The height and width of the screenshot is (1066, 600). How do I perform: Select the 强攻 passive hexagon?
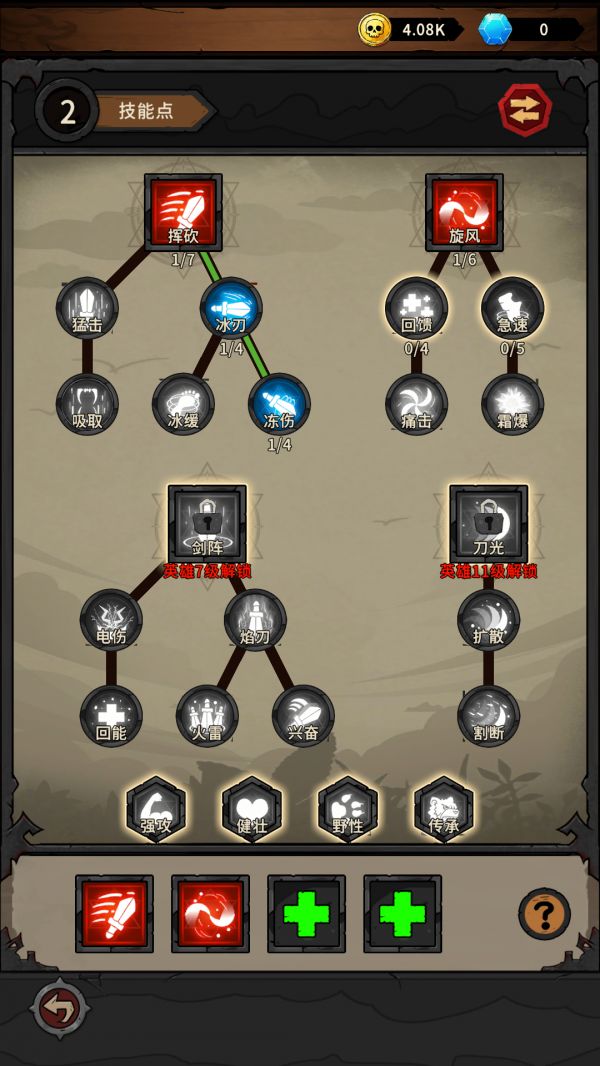coord(156,808)
